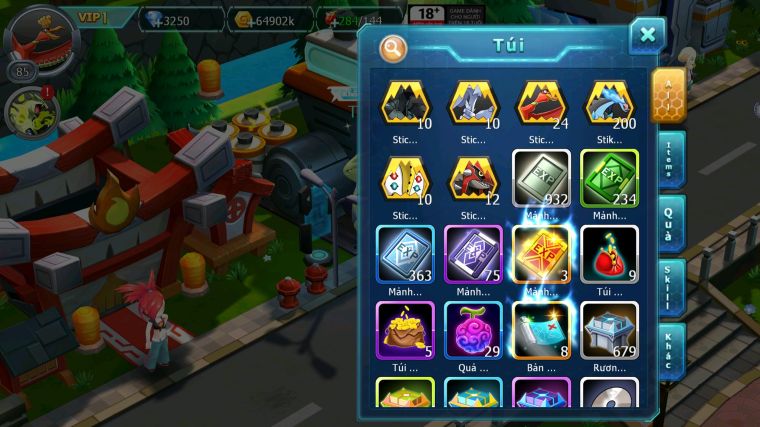This screenshot has width=760, height=427.
Task: Choose the red wolf sticker with count 12
Action: [x=473, y=178]
